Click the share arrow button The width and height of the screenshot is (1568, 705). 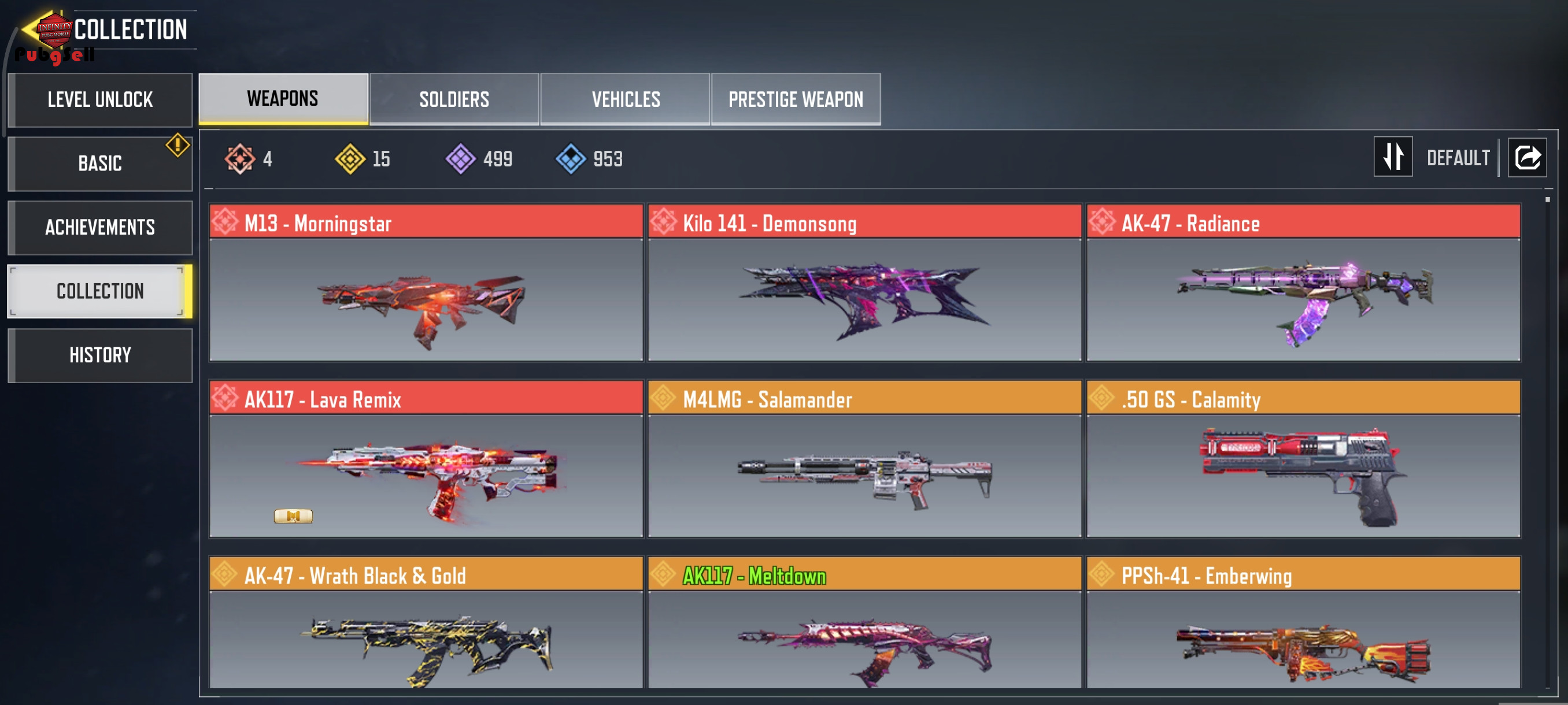pos(1526,158)
